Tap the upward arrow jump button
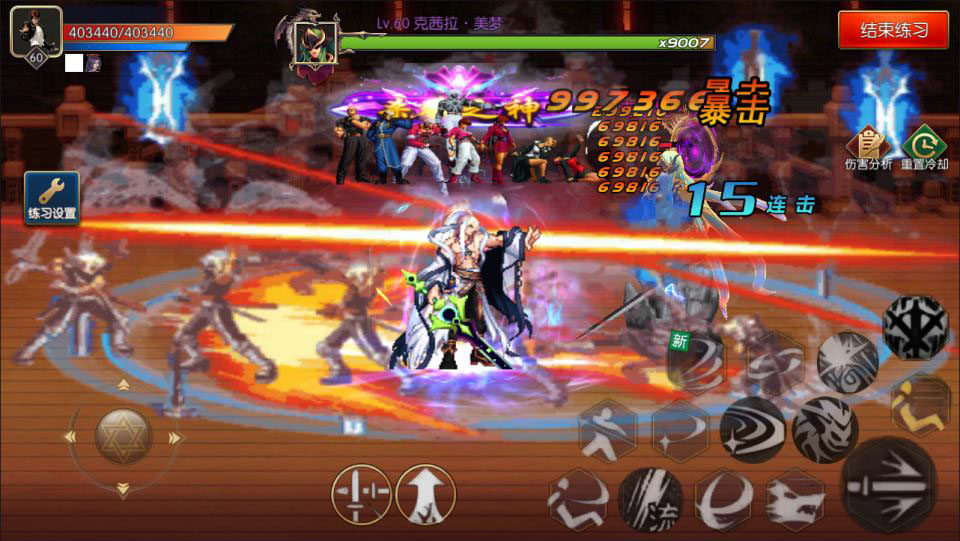 coord(425,494)
